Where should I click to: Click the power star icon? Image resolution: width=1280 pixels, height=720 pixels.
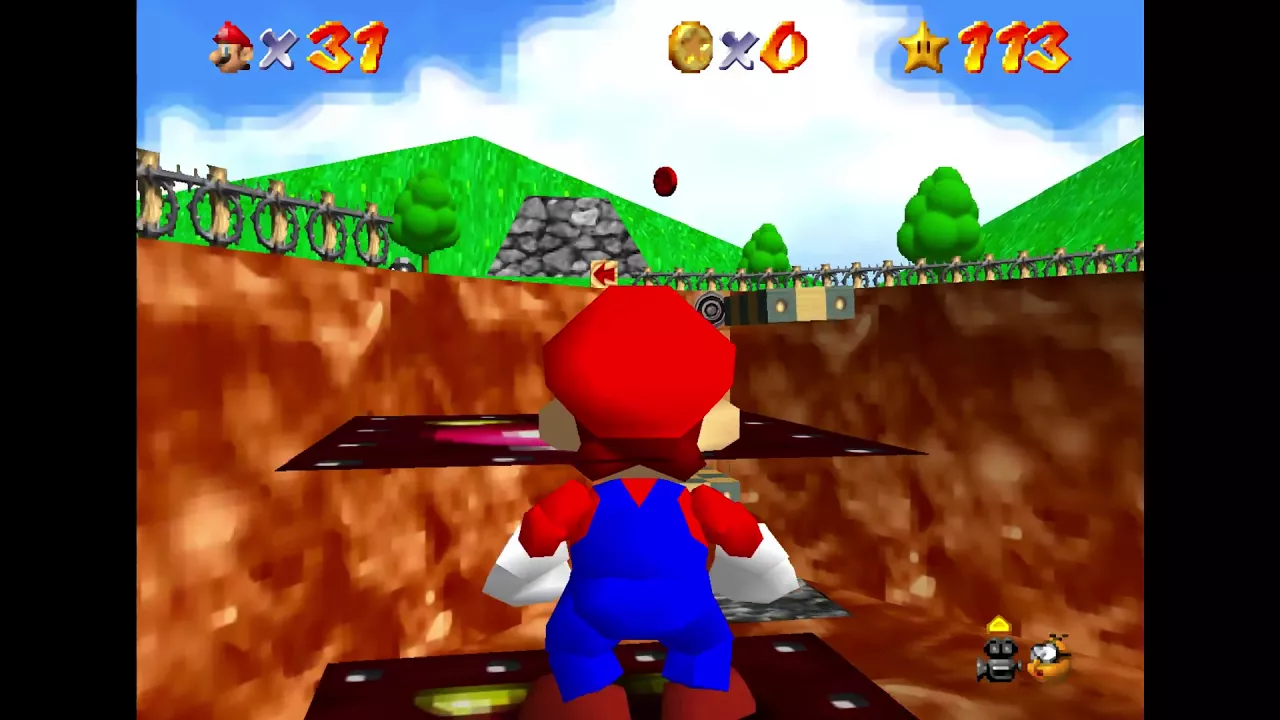(922, 47)
